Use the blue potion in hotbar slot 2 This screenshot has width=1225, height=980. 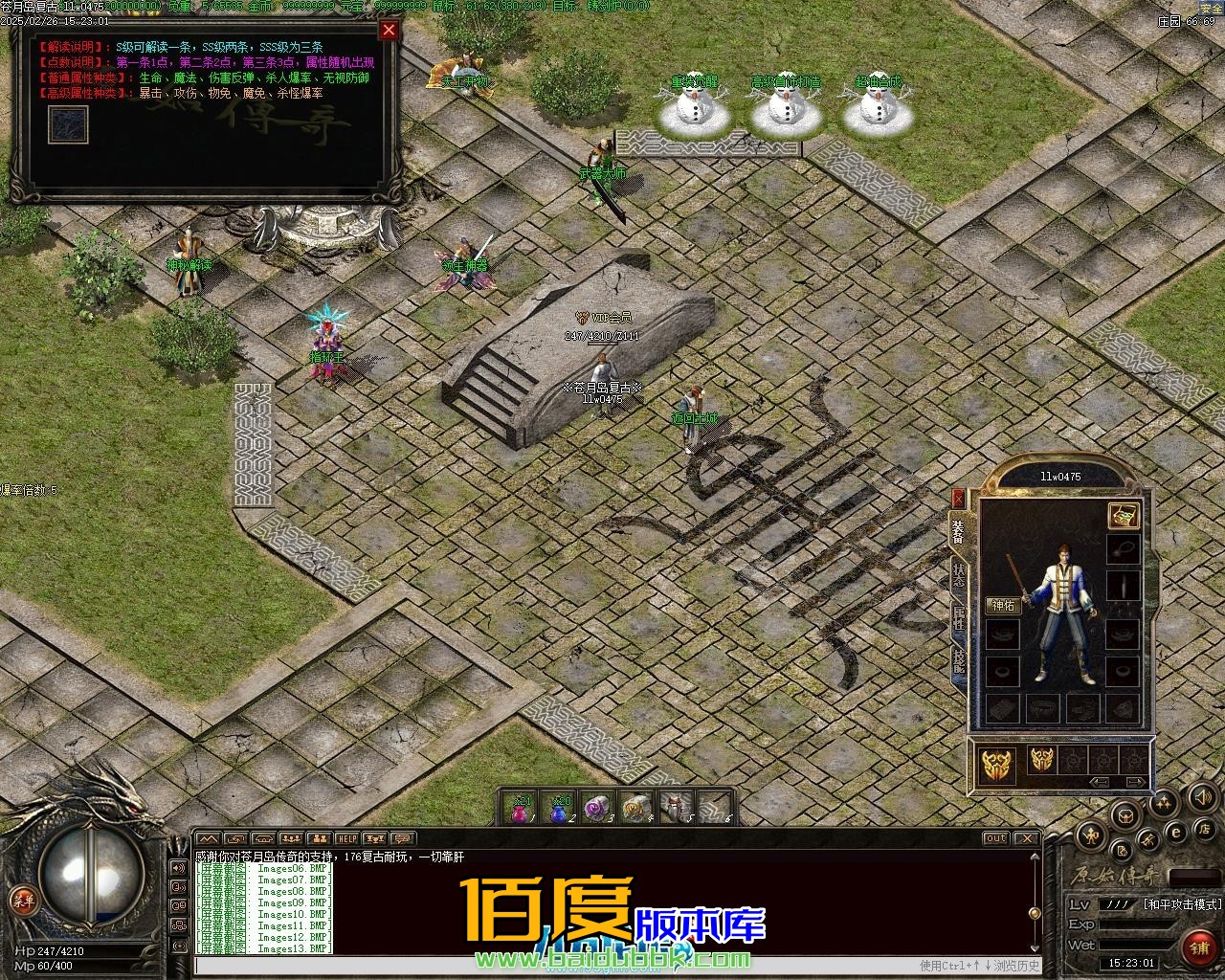[560, 809]
